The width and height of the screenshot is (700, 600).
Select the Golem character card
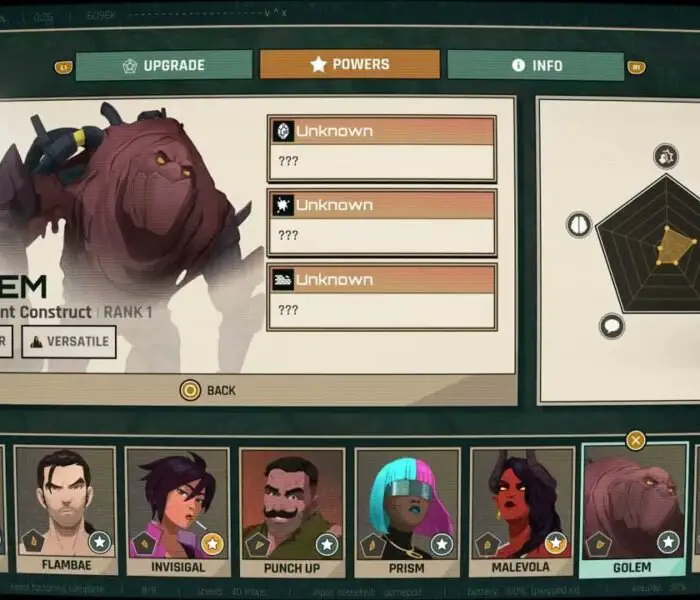tap(634, 510)
